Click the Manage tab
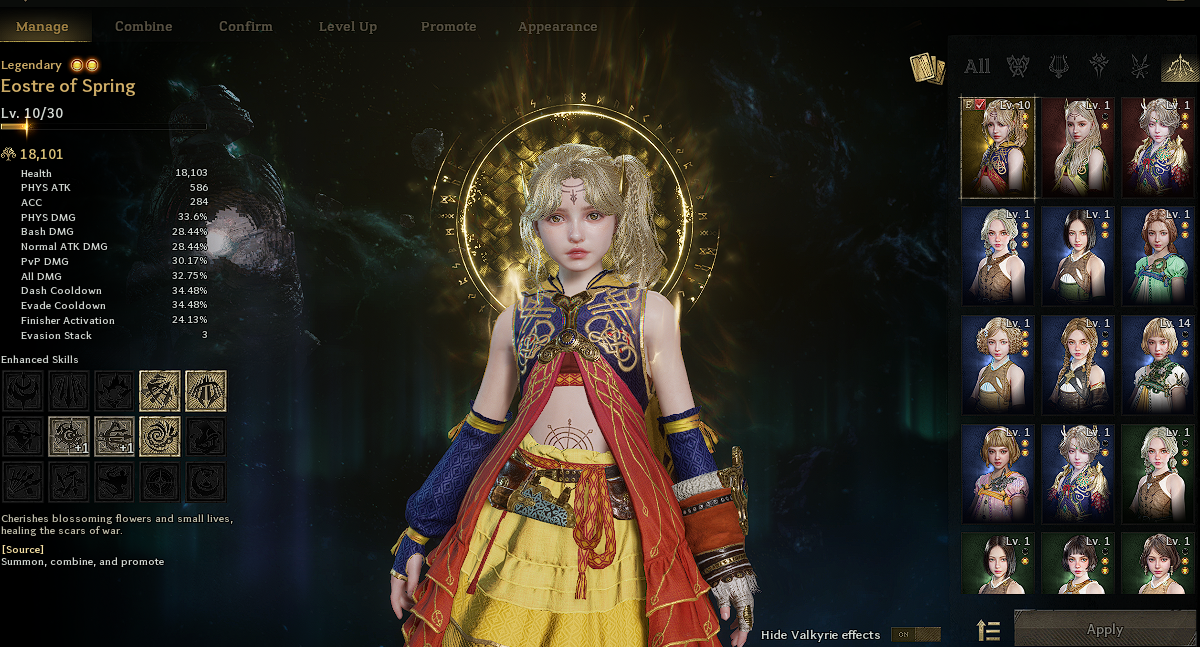Viewport: 1200px width, 647px height. point(42,27)
